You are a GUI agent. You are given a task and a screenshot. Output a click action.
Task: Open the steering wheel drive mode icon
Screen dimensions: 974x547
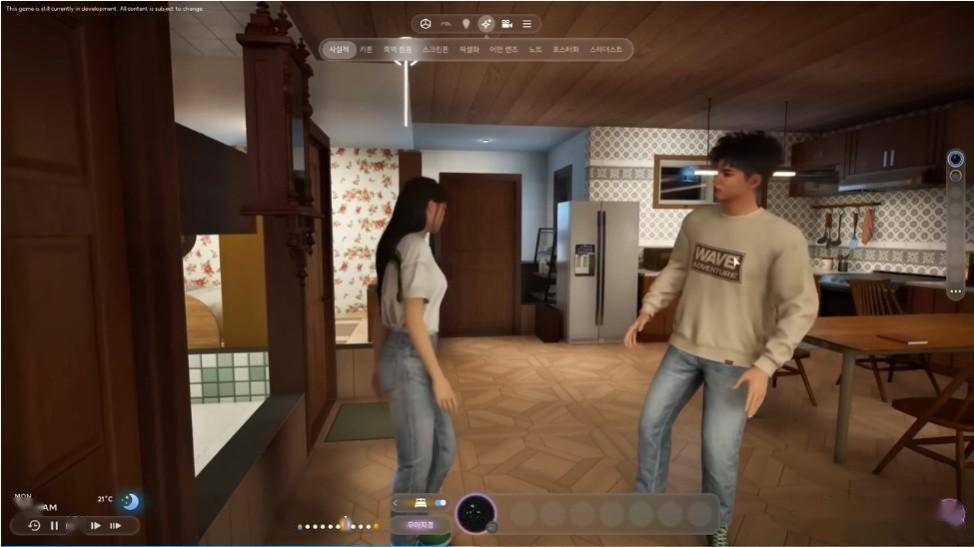pyautogui.click(x=426, y=23)
